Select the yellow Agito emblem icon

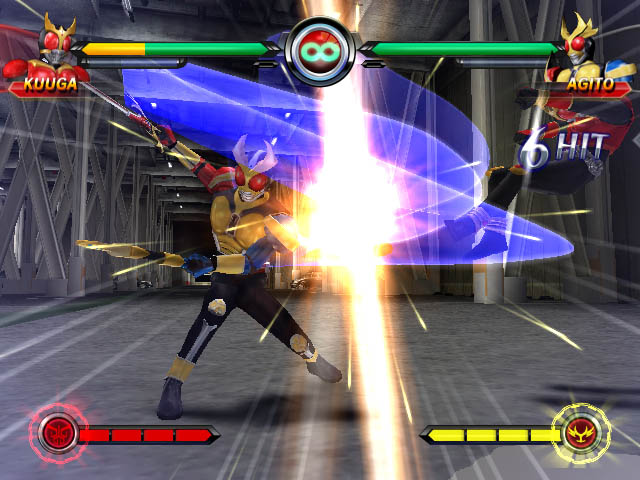[580, 432]
